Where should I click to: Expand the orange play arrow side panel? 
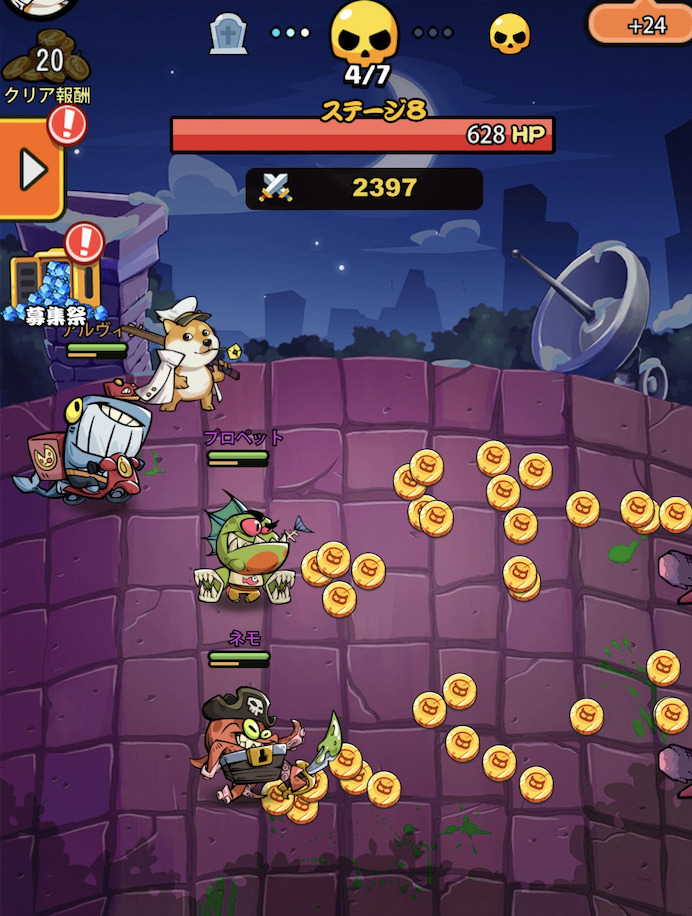point(32,169)
